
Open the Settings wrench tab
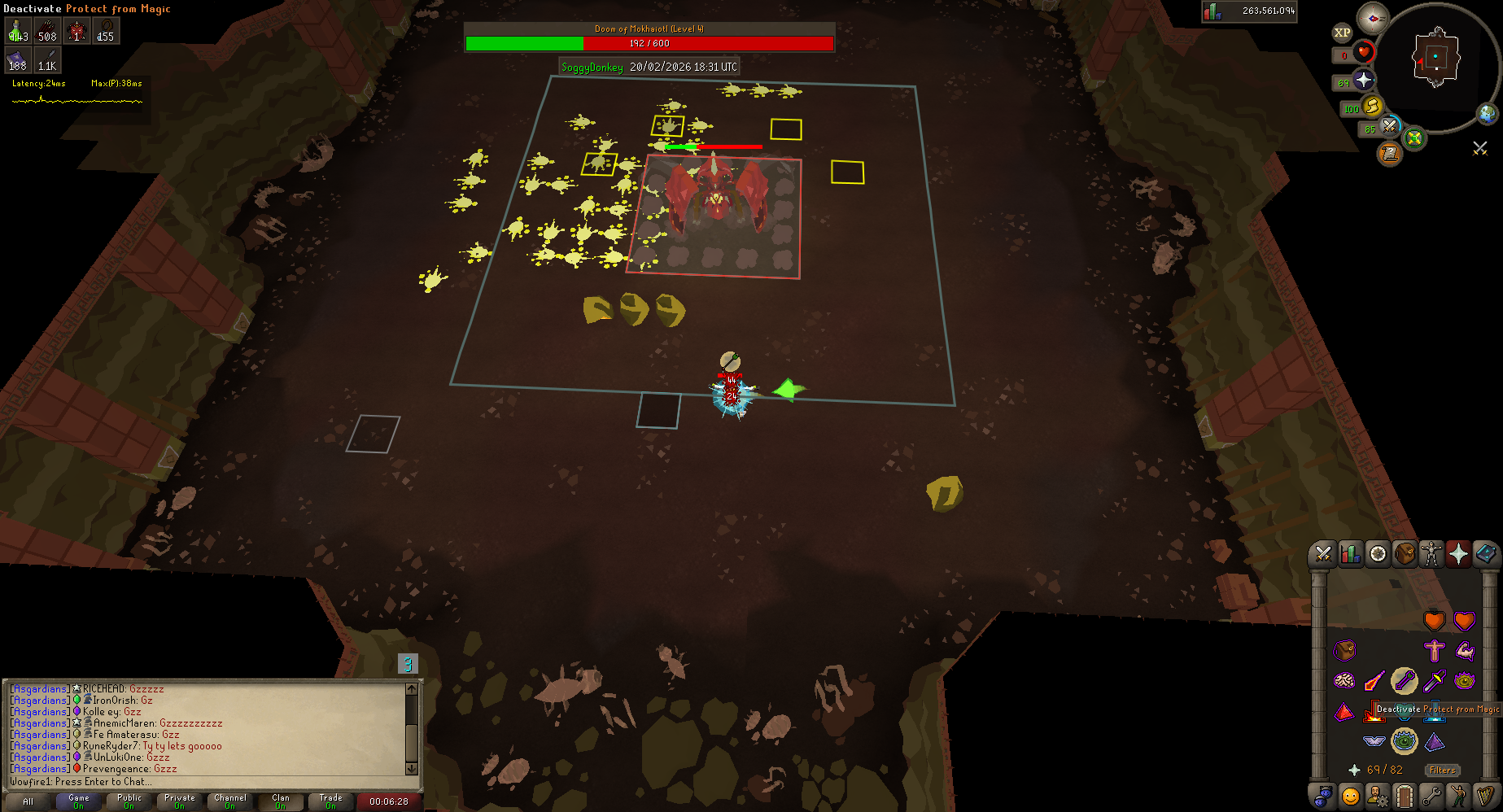click(x=1431, y=795)
